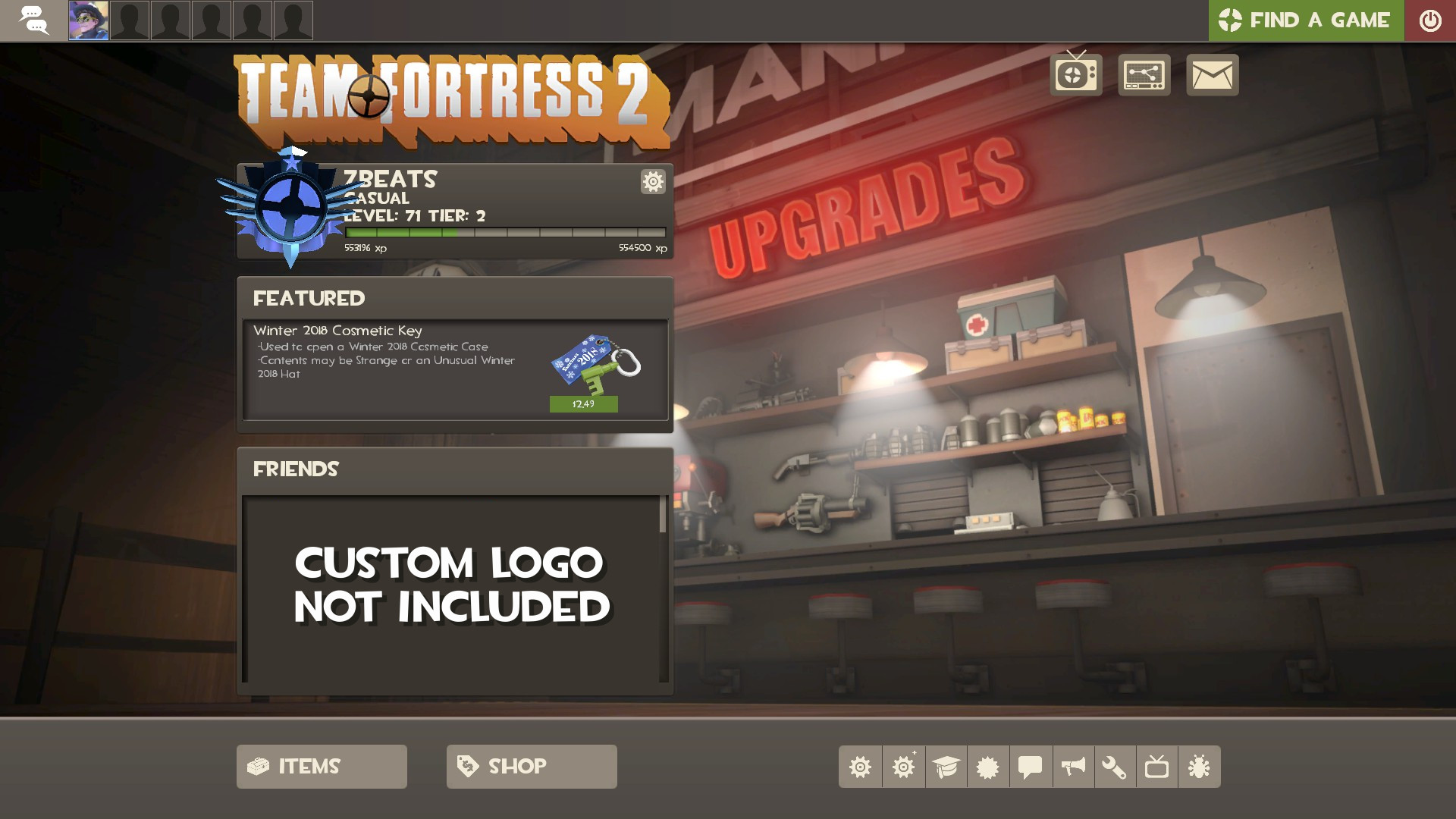Viewport: 1456px width, 819px height.
Task: Click the starburst new-items notification icon
Action: tap(988, 767)
